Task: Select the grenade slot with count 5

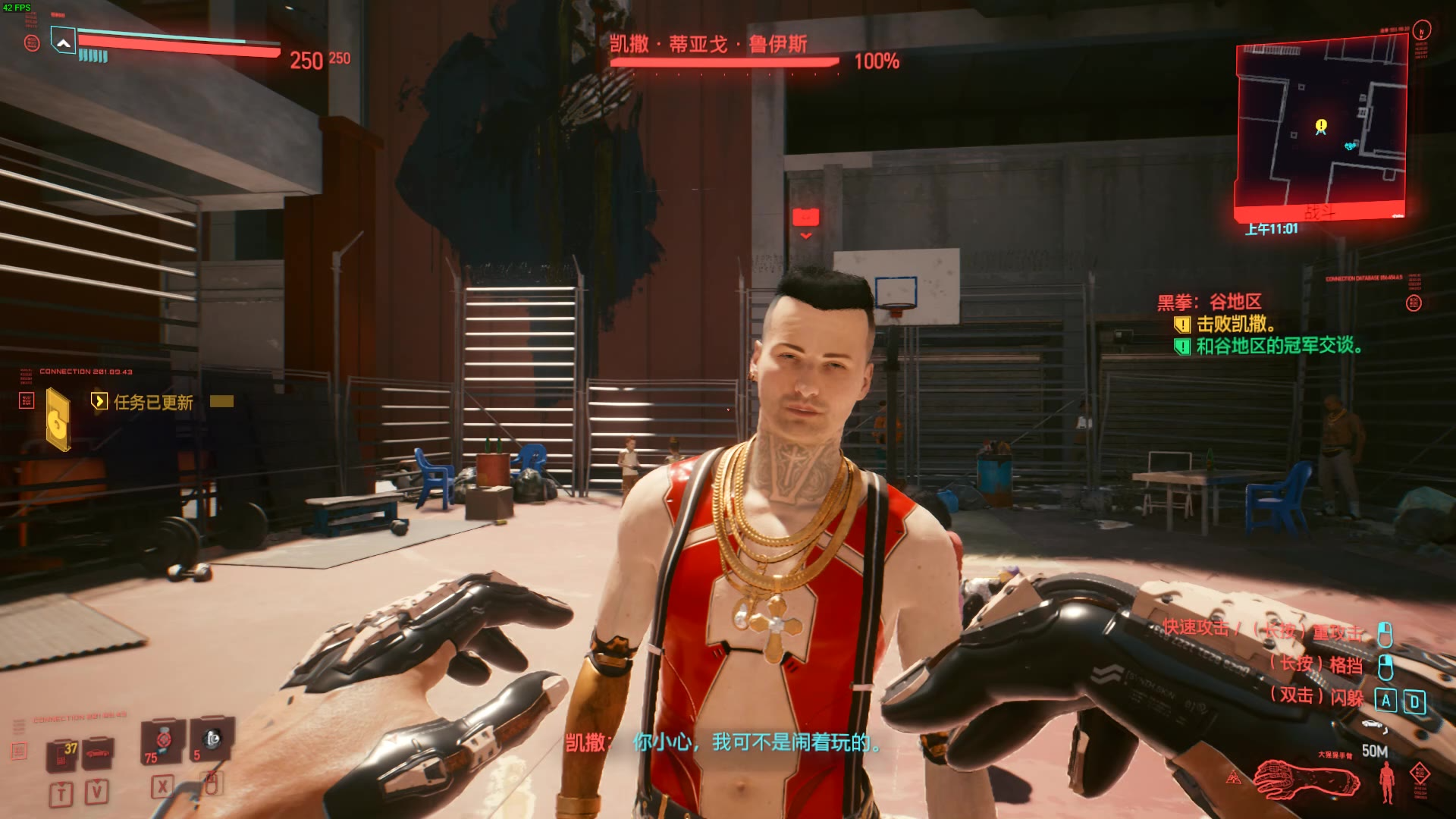Action: tap(211, 739)
